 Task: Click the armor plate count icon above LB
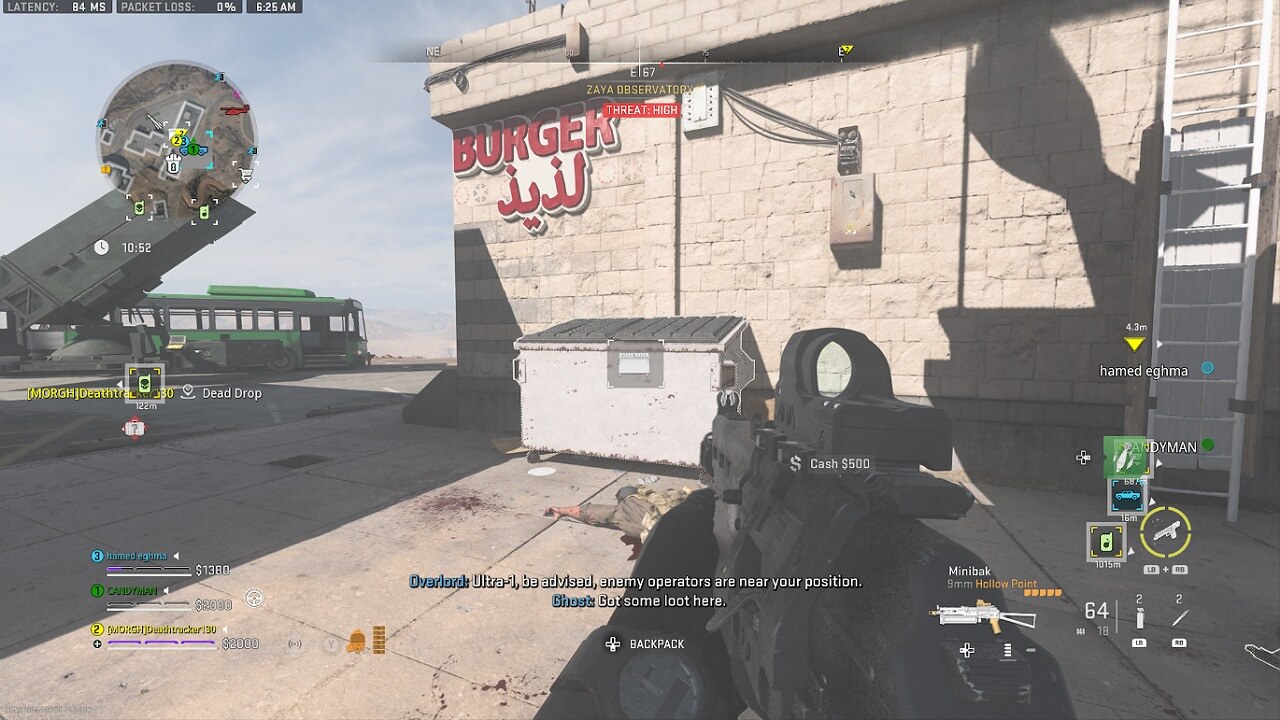(1141, 618)
